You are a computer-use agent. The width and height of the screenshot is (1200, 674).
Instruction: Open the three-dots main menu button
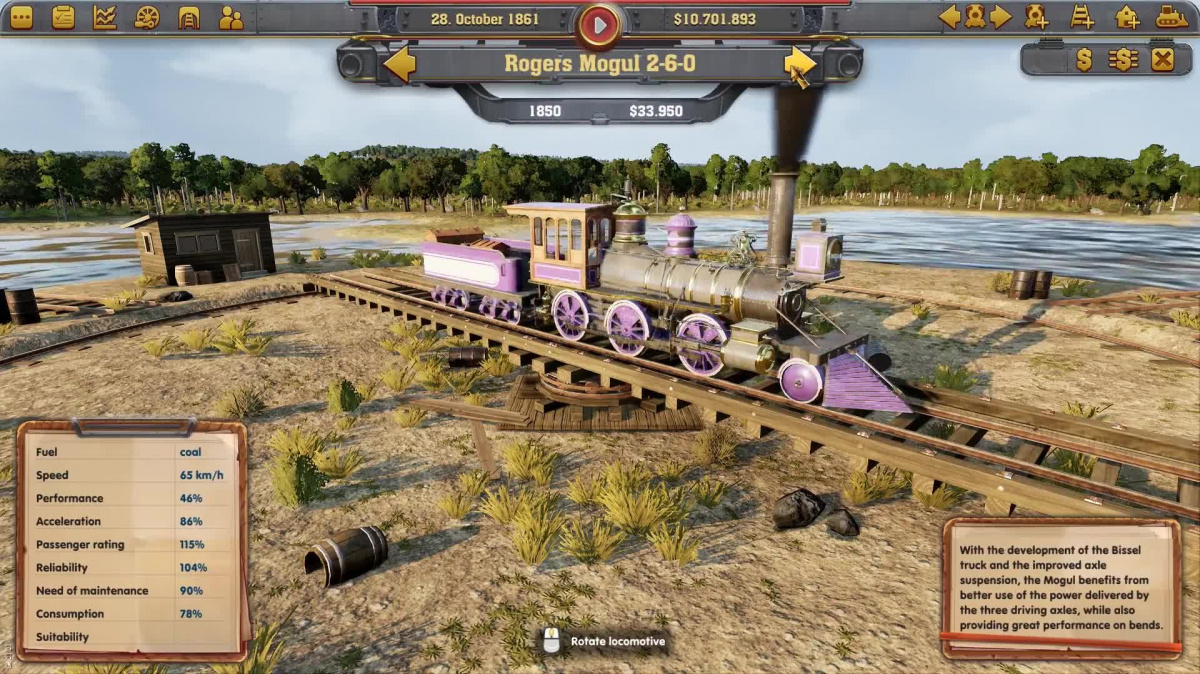point(21,17)
